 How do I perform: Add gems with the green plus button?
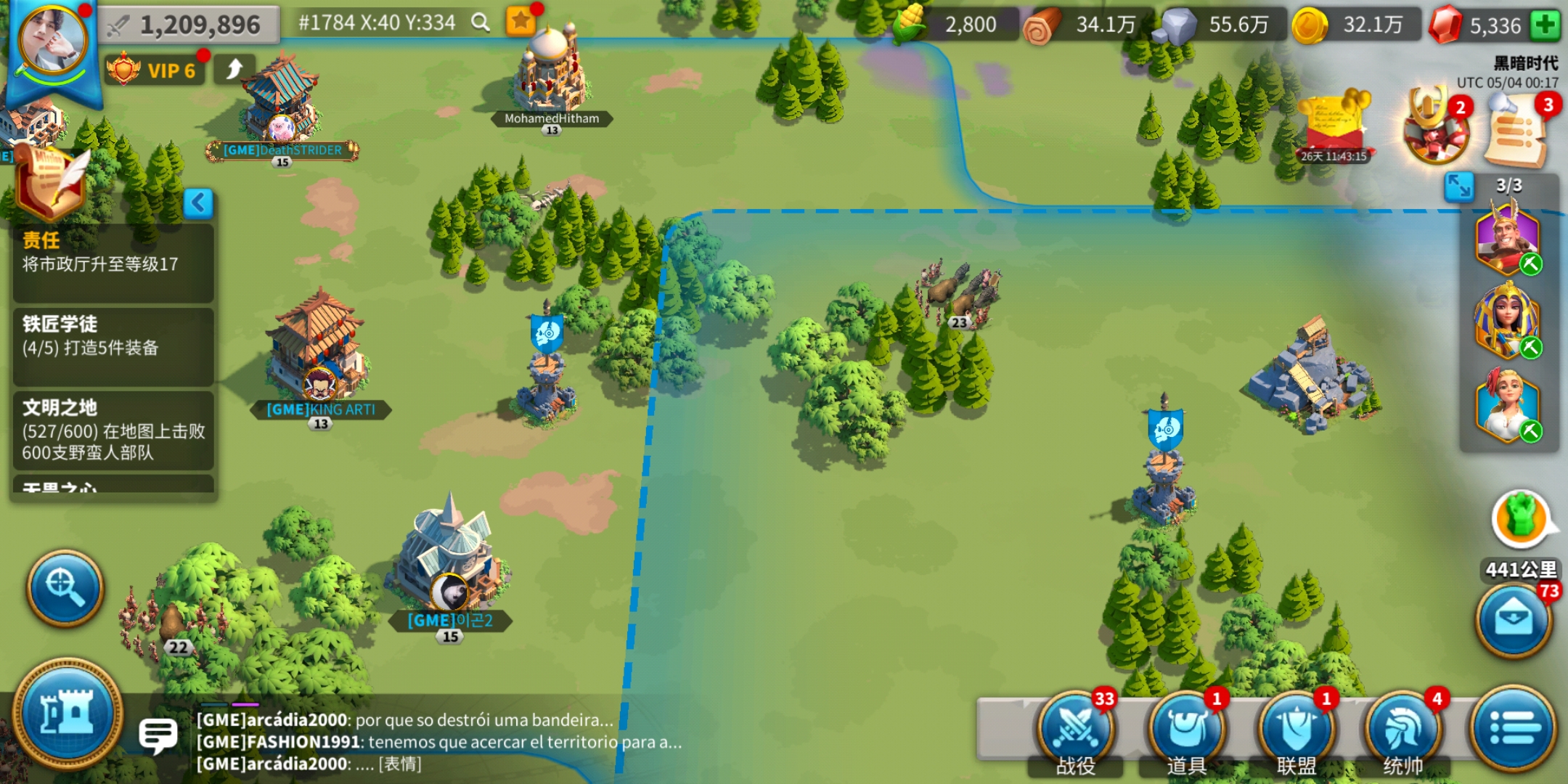click(1545, 25)
